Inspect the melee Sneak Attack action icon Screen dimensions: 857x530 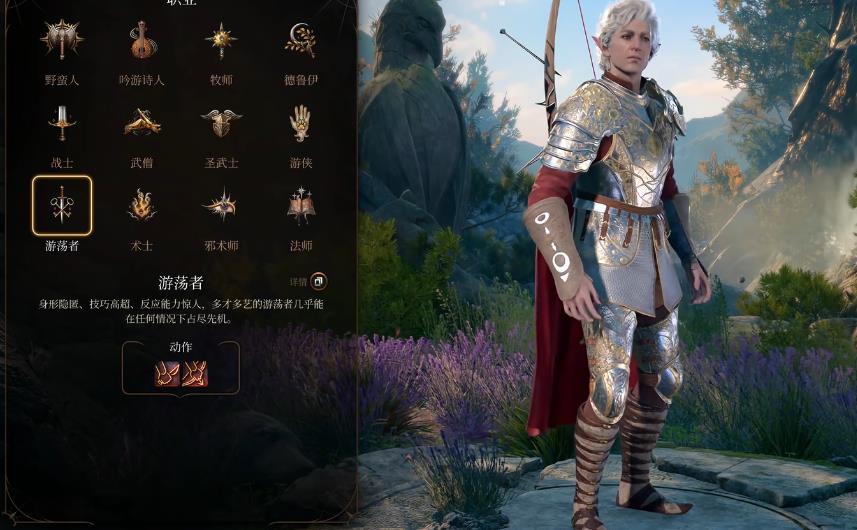[x=167, y=373]
